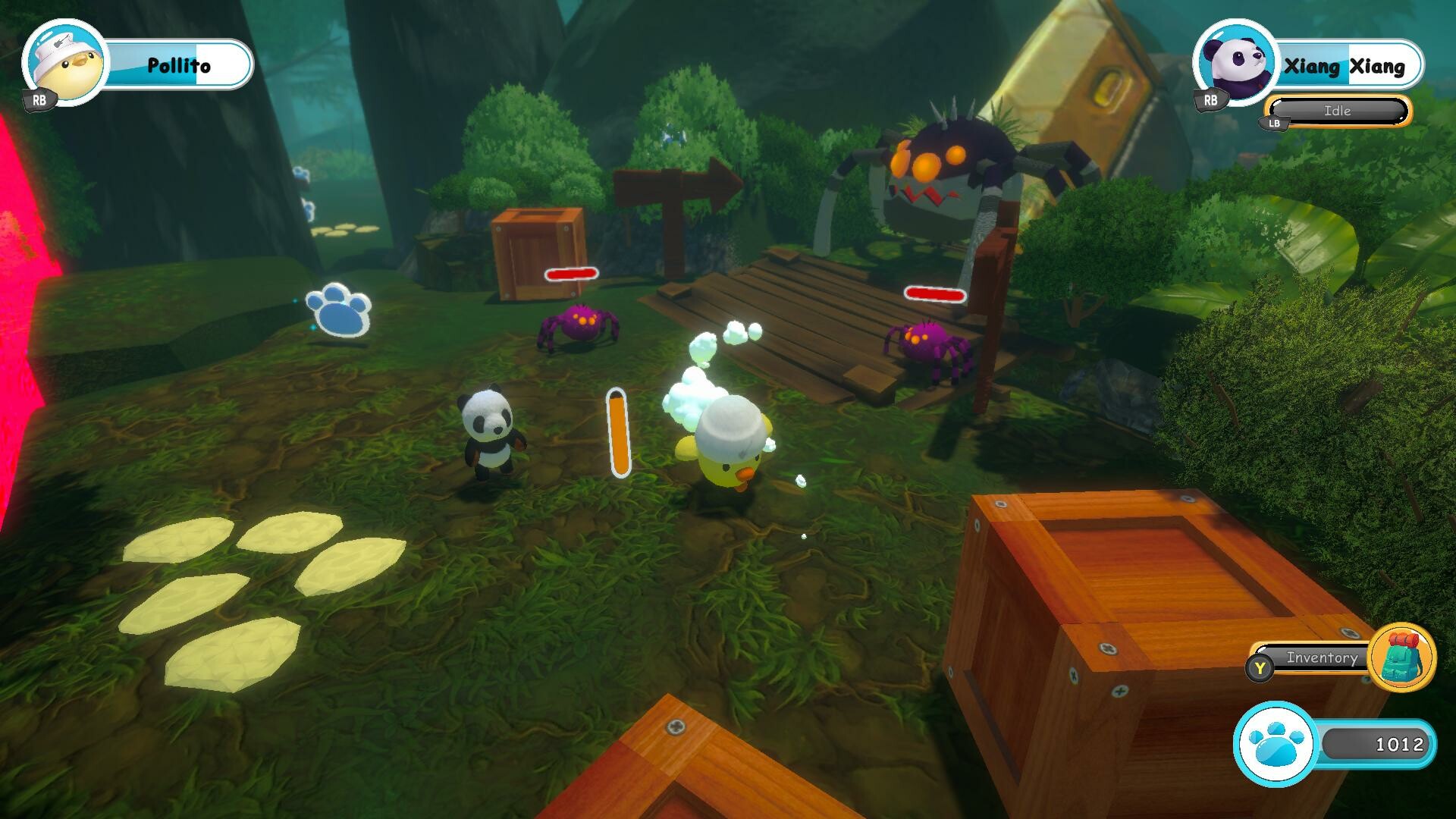
Task: Click the LB badge under Xiang Xiang
Action: tap(1273, 123)
